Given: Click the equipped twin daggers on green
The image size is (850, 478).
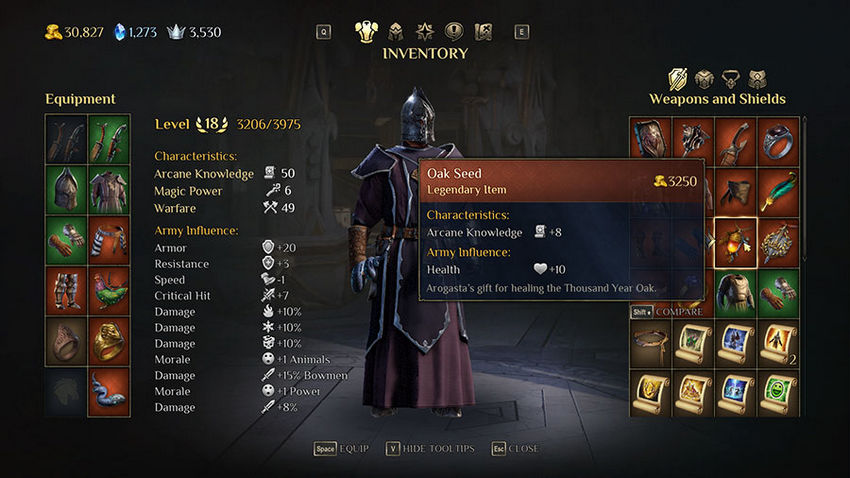Looking at the screenshot, I should 109,139.
